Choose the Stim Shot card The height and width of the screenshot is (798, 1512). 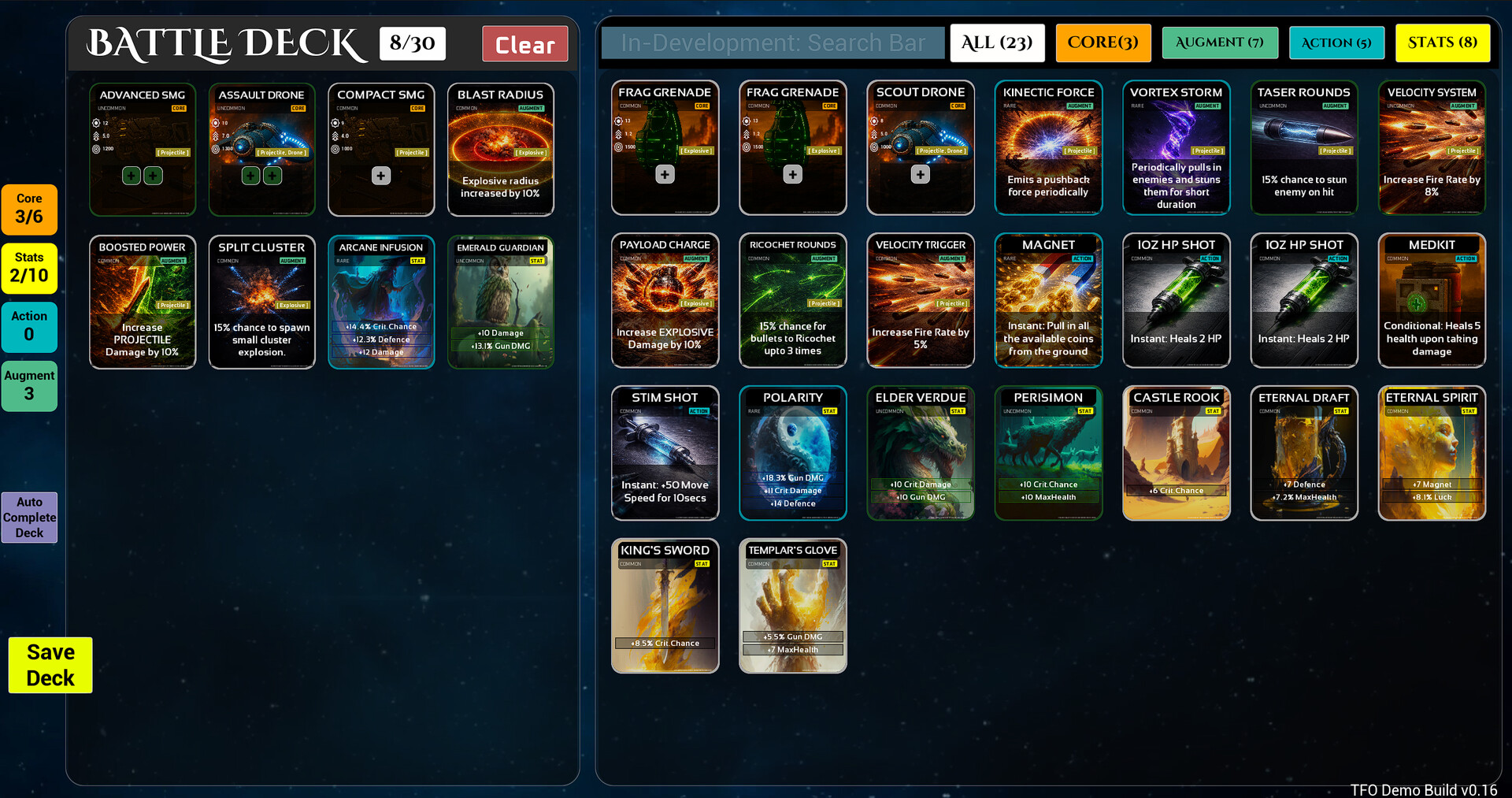(665, 453)
